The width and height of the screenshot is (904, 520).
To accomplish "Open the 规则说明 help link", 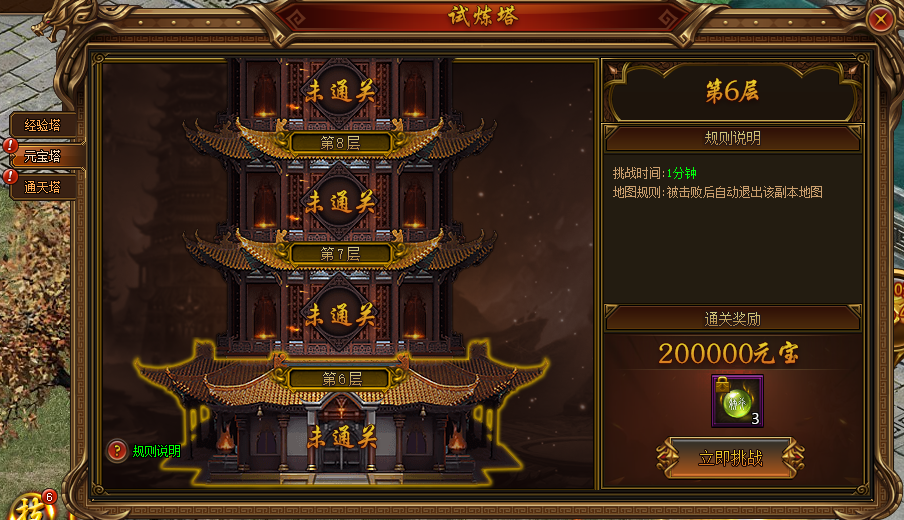I will tap(156, 451).
